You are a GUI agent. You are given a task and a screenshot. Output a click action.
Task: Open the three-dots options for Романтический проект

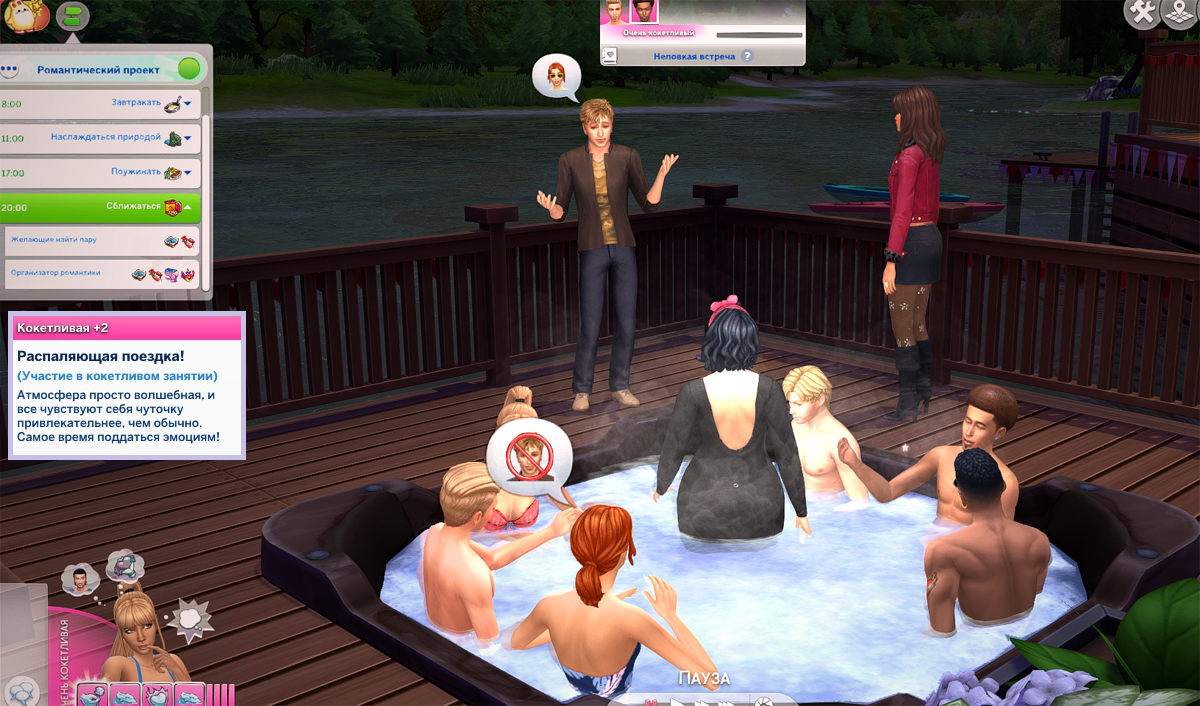click(x=11, y=70)
